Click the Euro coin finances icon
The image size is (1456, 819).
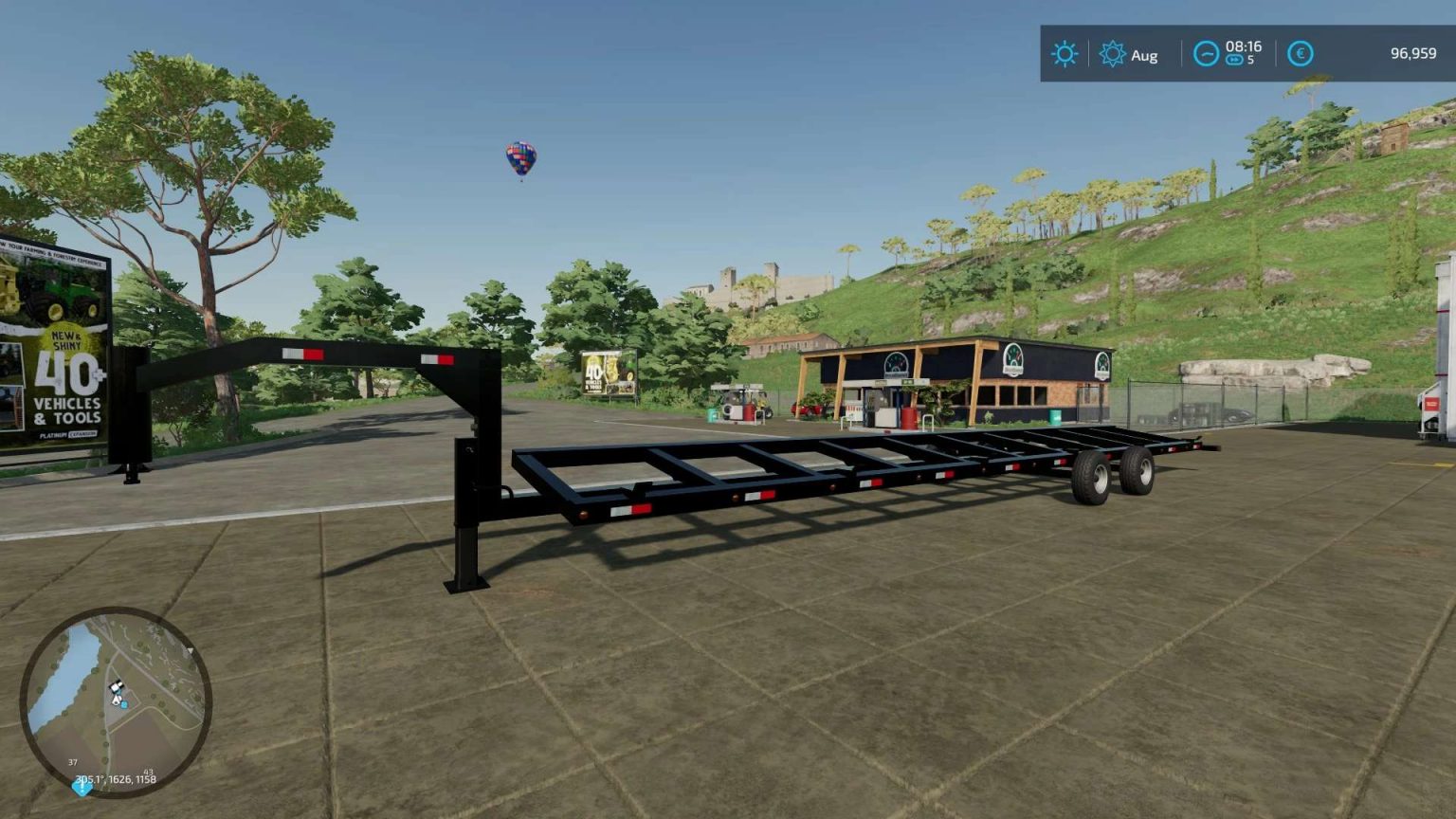click(1301, 54)
